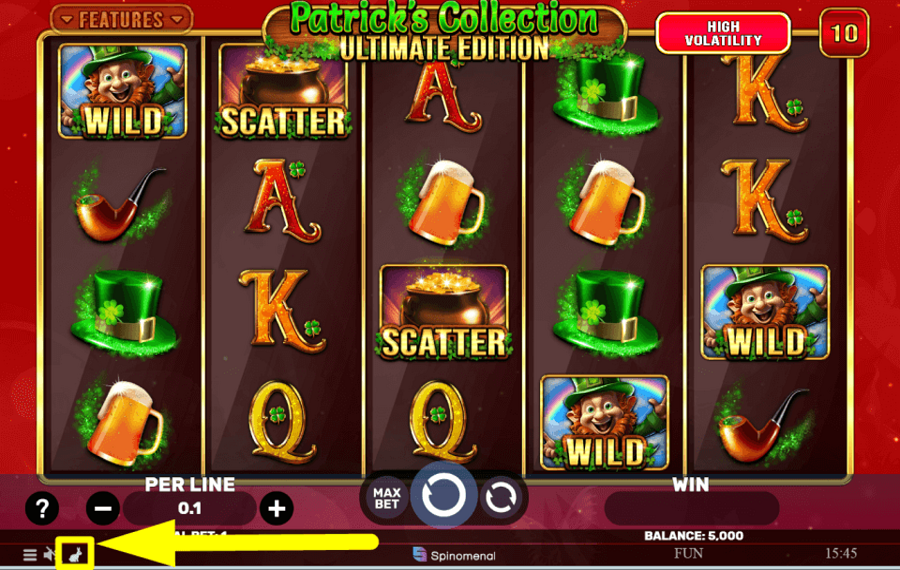The height and width of the screenshot is (570, 900).
Task: Spin the reels with the large spin button
Action: tap(444, 494)
